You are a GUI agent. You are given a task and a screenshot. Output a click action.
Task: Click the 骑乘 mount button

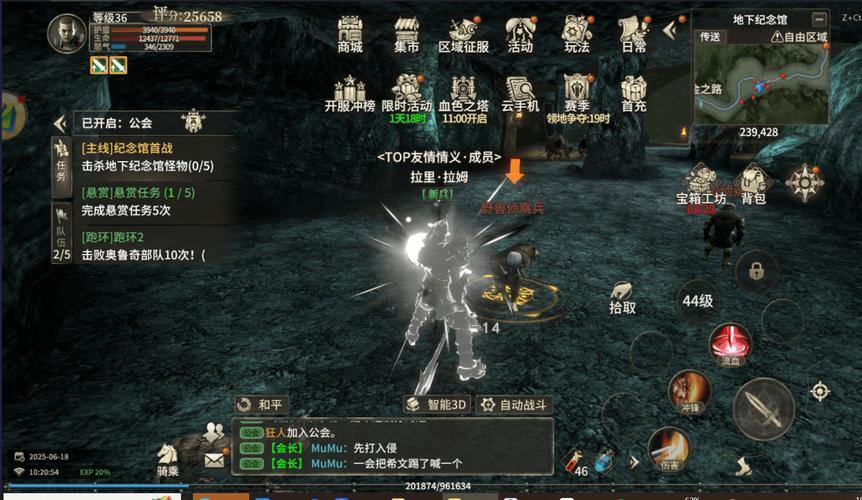[x=168, y=458]
